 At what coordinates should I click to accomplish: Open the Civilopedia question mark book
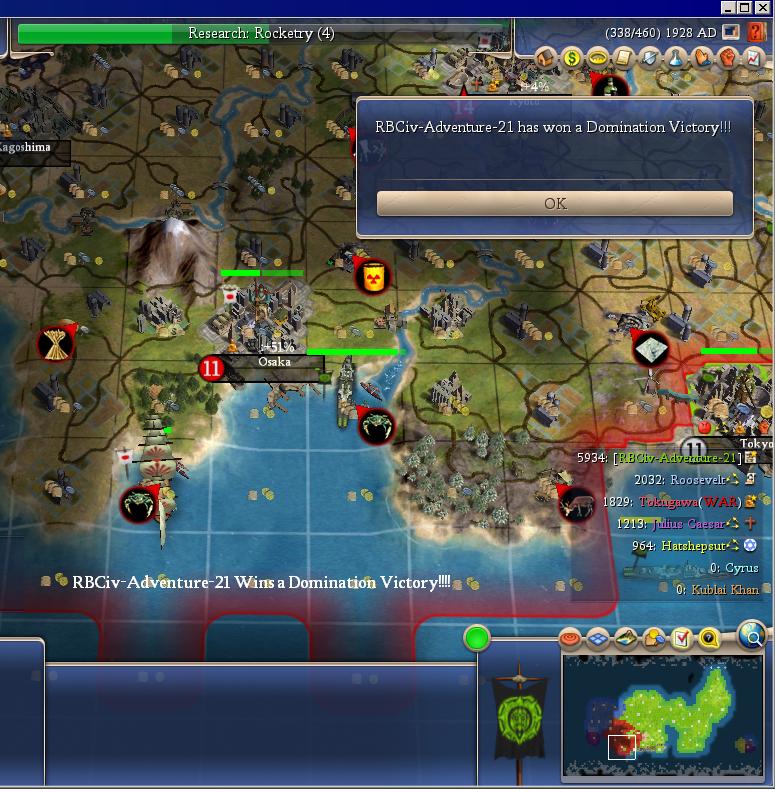(x=756, y=34)
